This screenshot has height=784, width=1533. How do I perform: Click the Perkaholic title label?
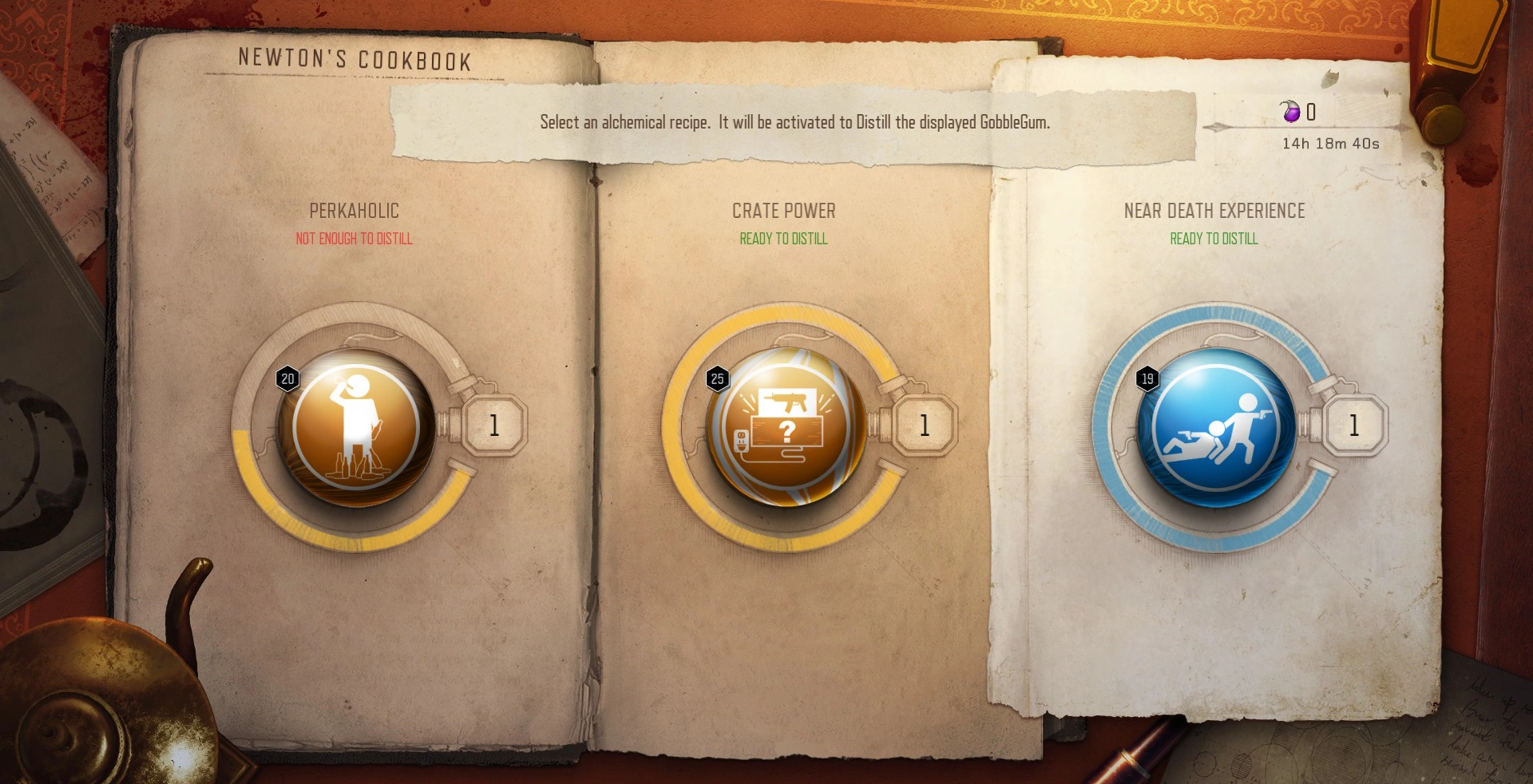354,211
